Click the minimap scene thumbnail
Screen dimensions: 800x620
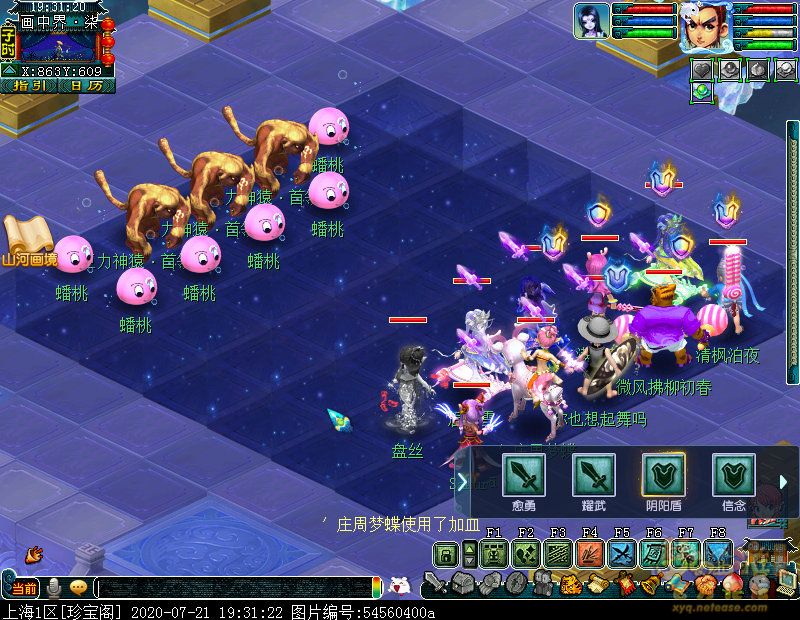pos(58,46)
